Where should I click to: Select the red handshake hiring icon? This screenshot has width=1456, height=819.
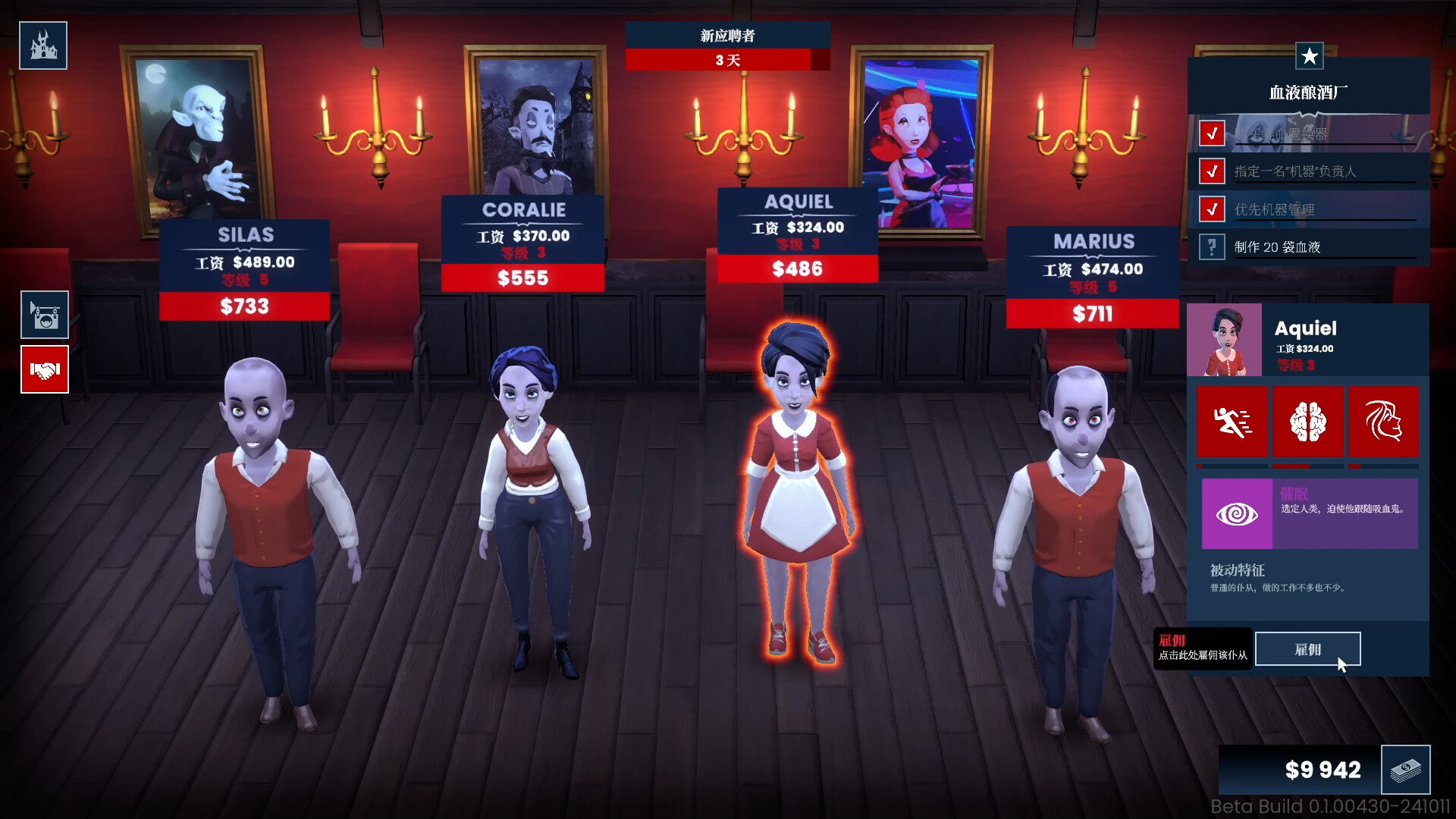coord(44,369)
